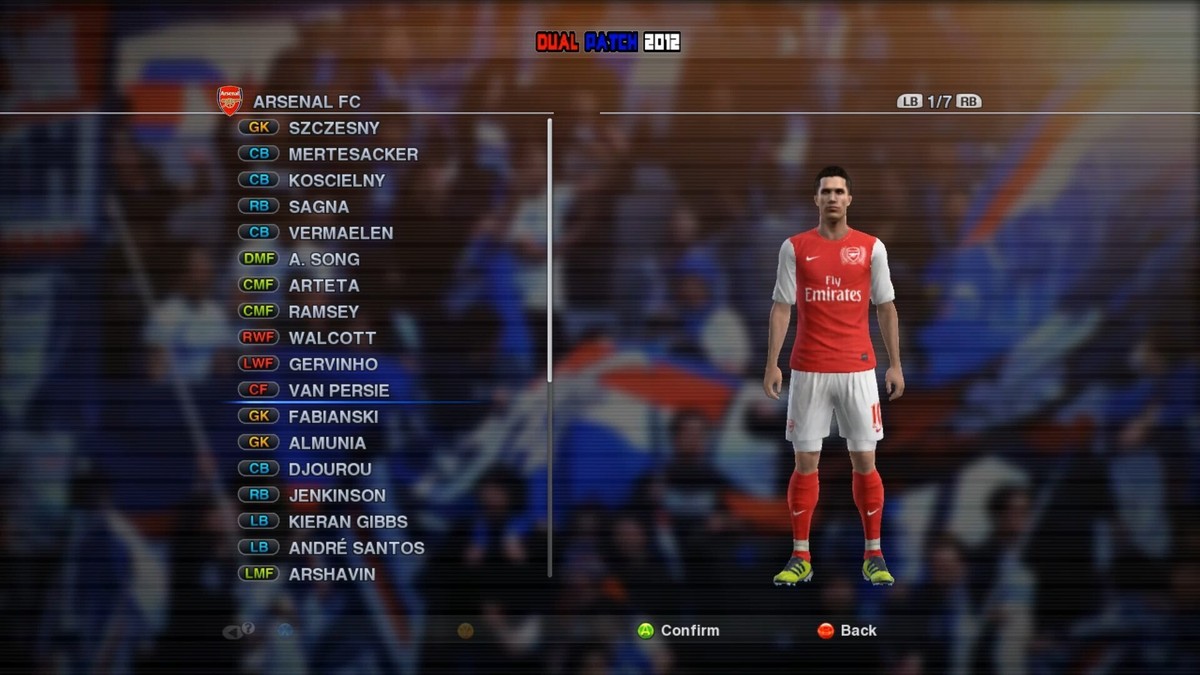
Task: Pick goalkeeper Almunia from the list
Action: (327, 443)
